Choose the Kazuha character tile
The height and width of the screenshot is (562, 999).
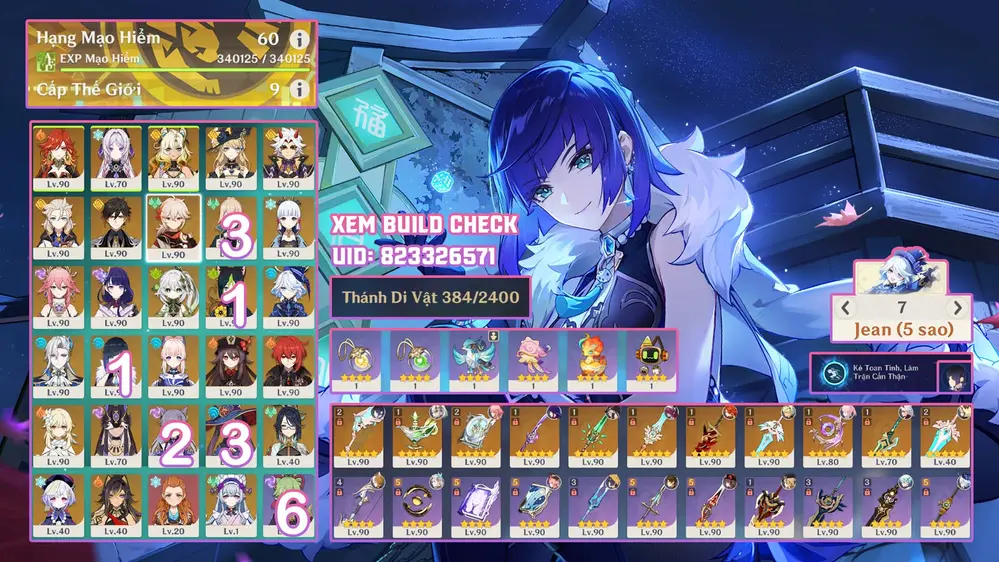[x=174, y=221]
